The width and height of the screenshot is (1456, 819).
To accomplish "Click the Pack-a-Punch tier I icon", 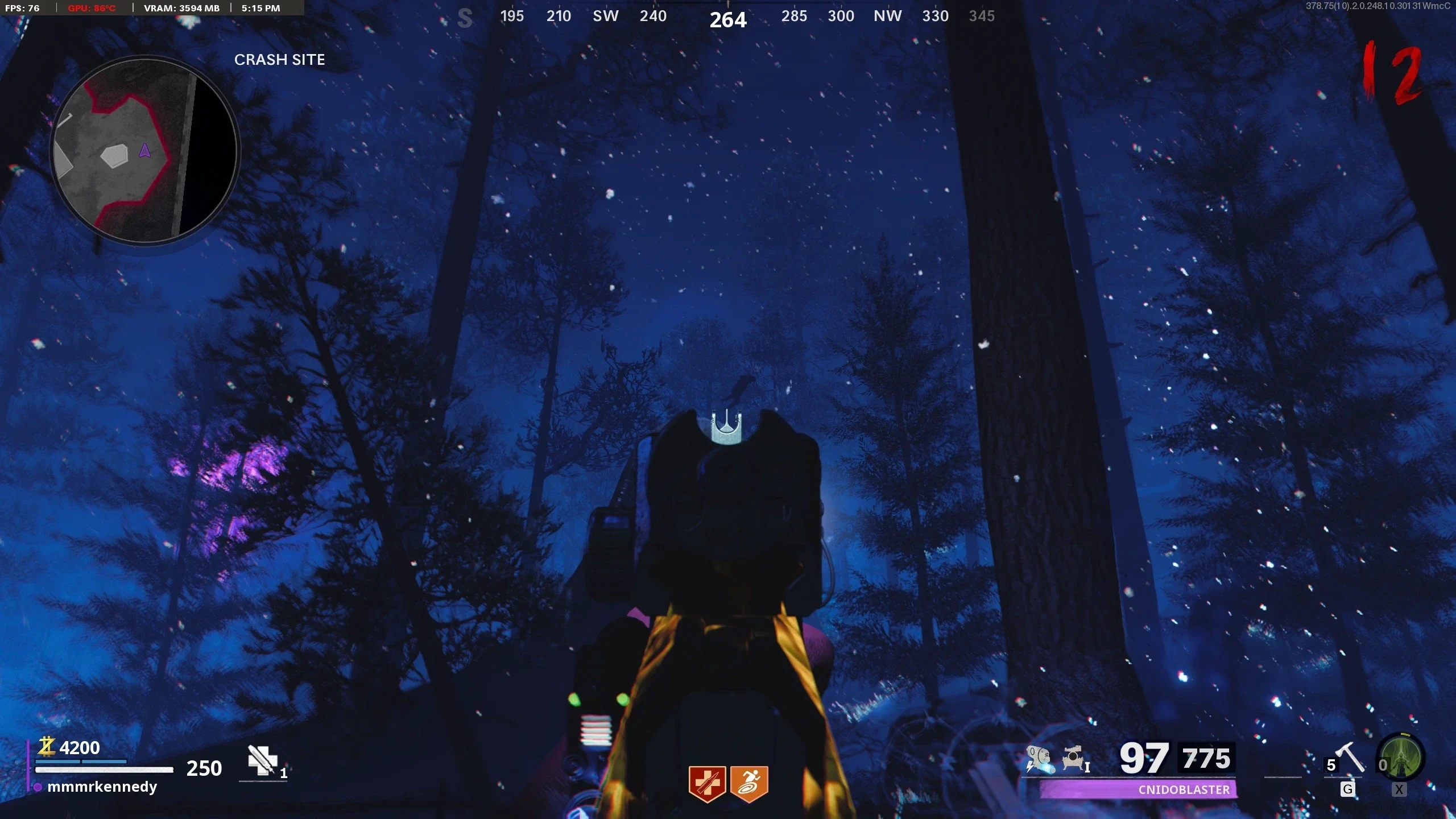I will pos(1075,760).
